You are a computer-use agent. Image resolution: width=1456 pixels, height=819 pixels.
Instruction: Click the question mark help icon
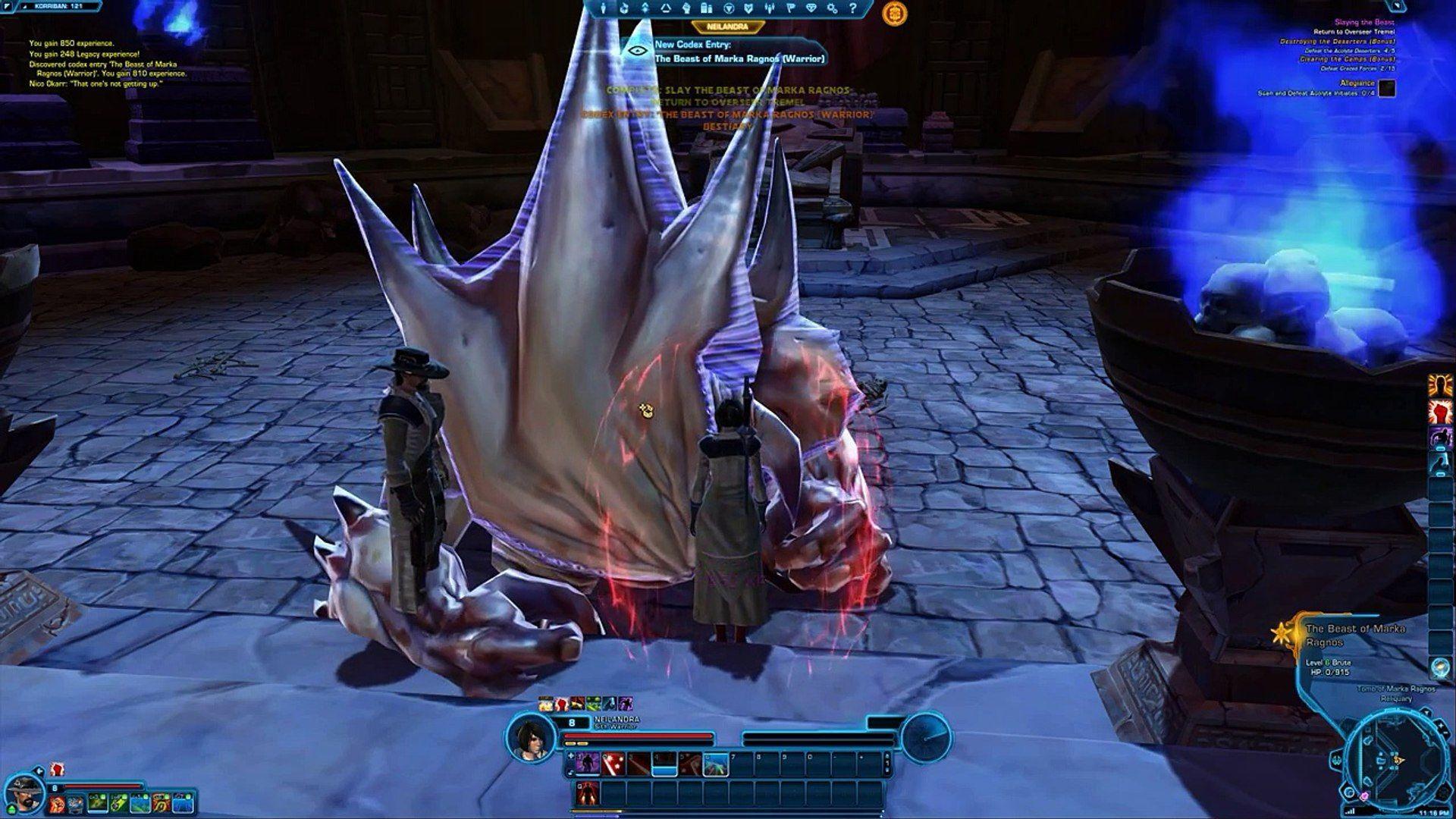pyautogui.click(x=853, y=9)
